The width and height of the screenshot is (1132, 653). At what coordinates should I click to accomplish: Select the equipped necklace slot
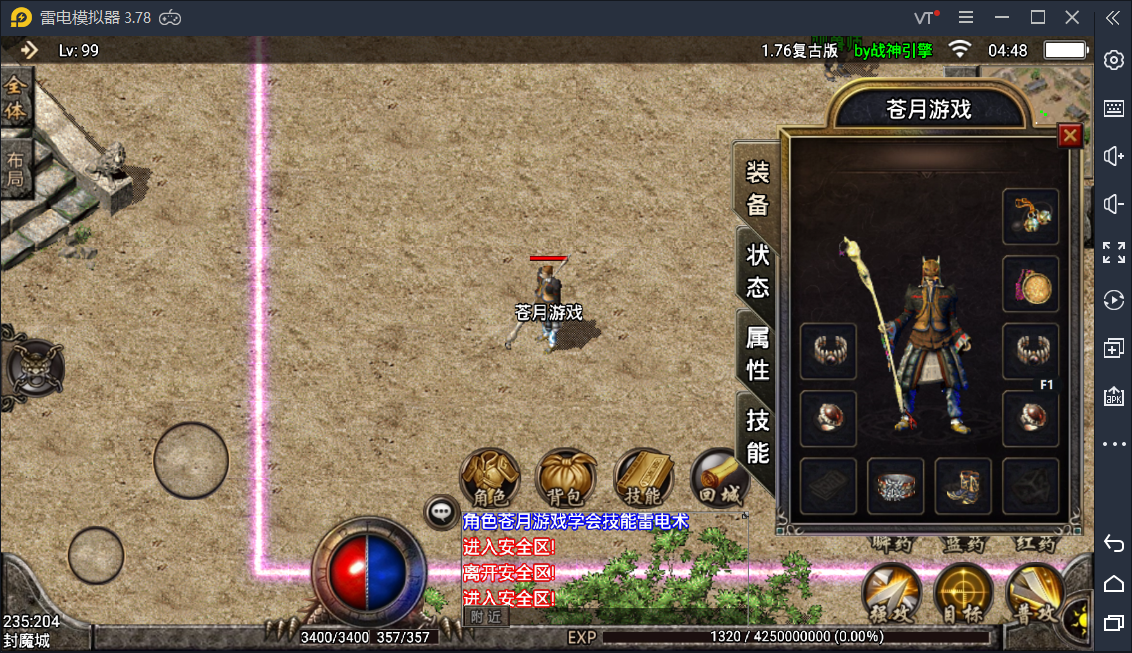coord(1030,216)
